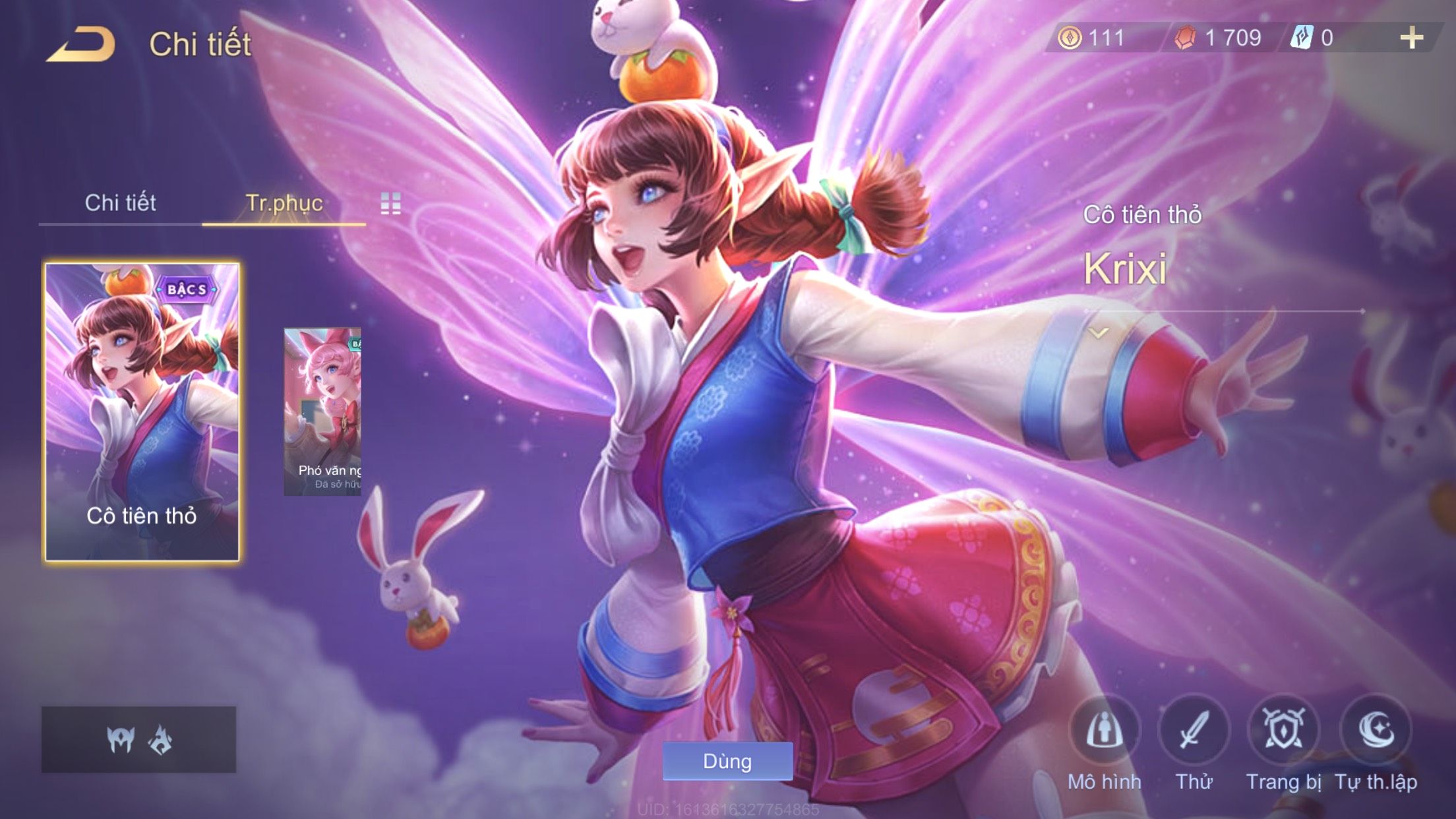Expand the Krixi info arrow

(x=1099, y=334)
